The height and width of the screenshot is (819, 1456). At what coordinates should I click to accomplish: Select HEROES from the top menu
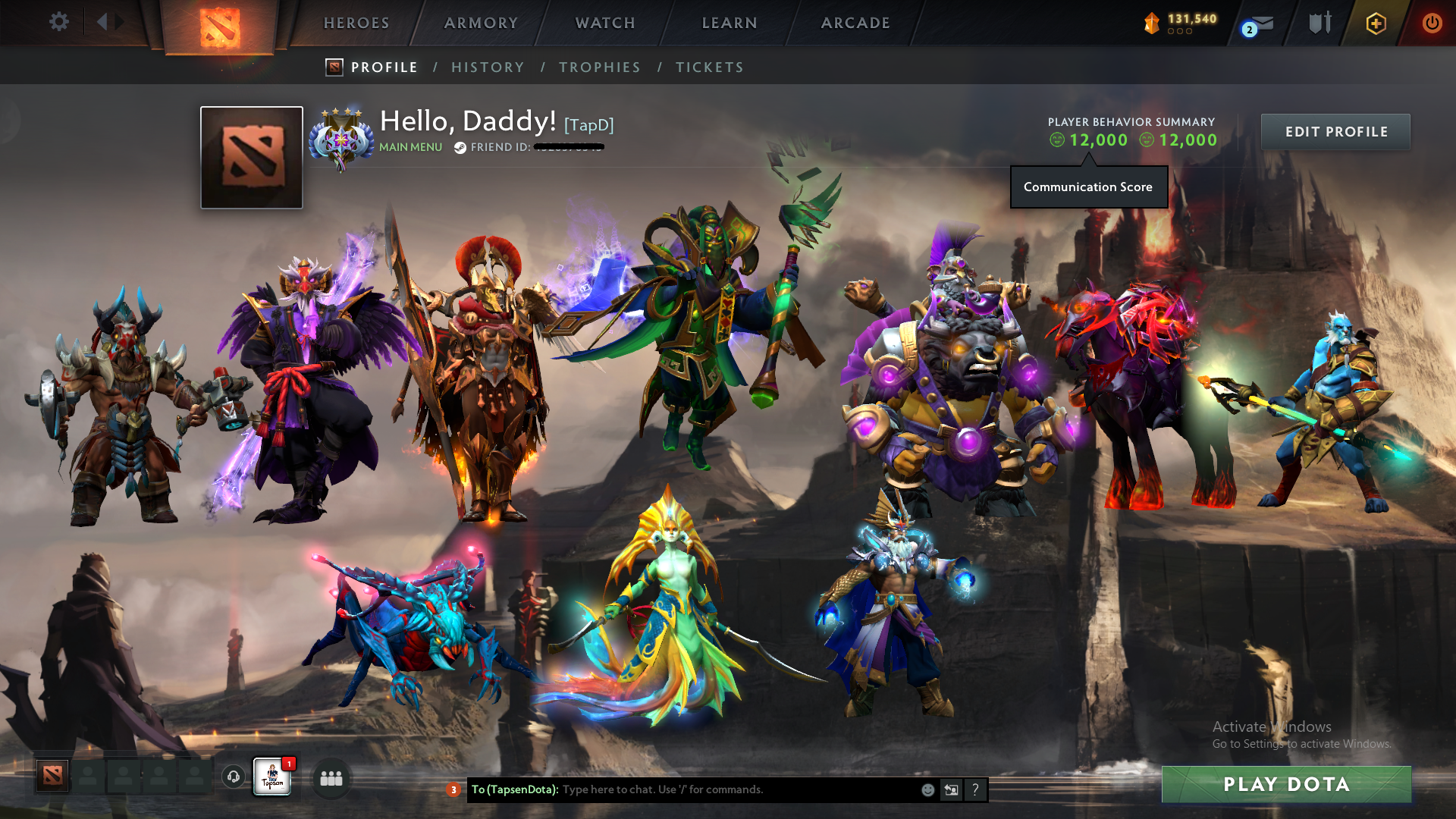(x=356, y=23)
